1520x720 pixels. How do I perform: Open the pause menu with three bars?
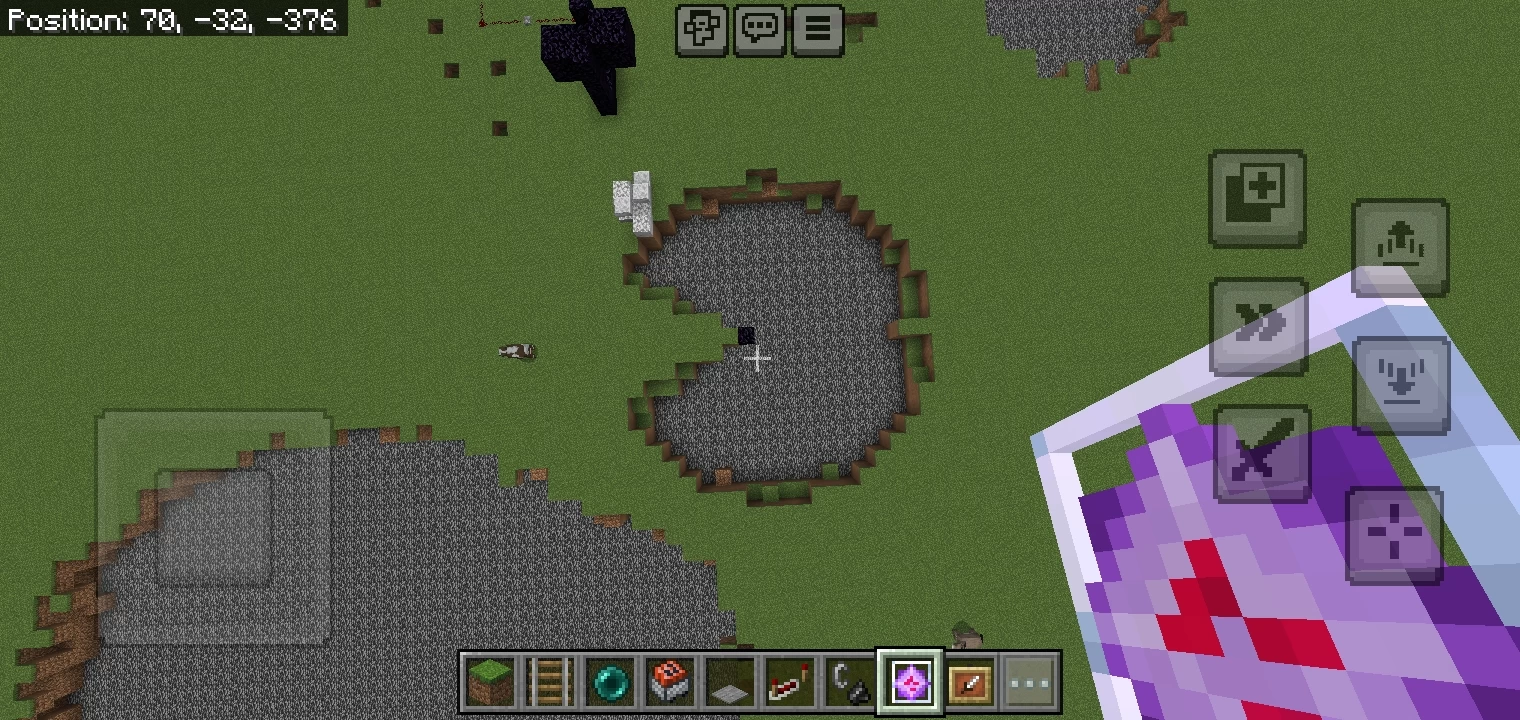click(x=818, y=29)
